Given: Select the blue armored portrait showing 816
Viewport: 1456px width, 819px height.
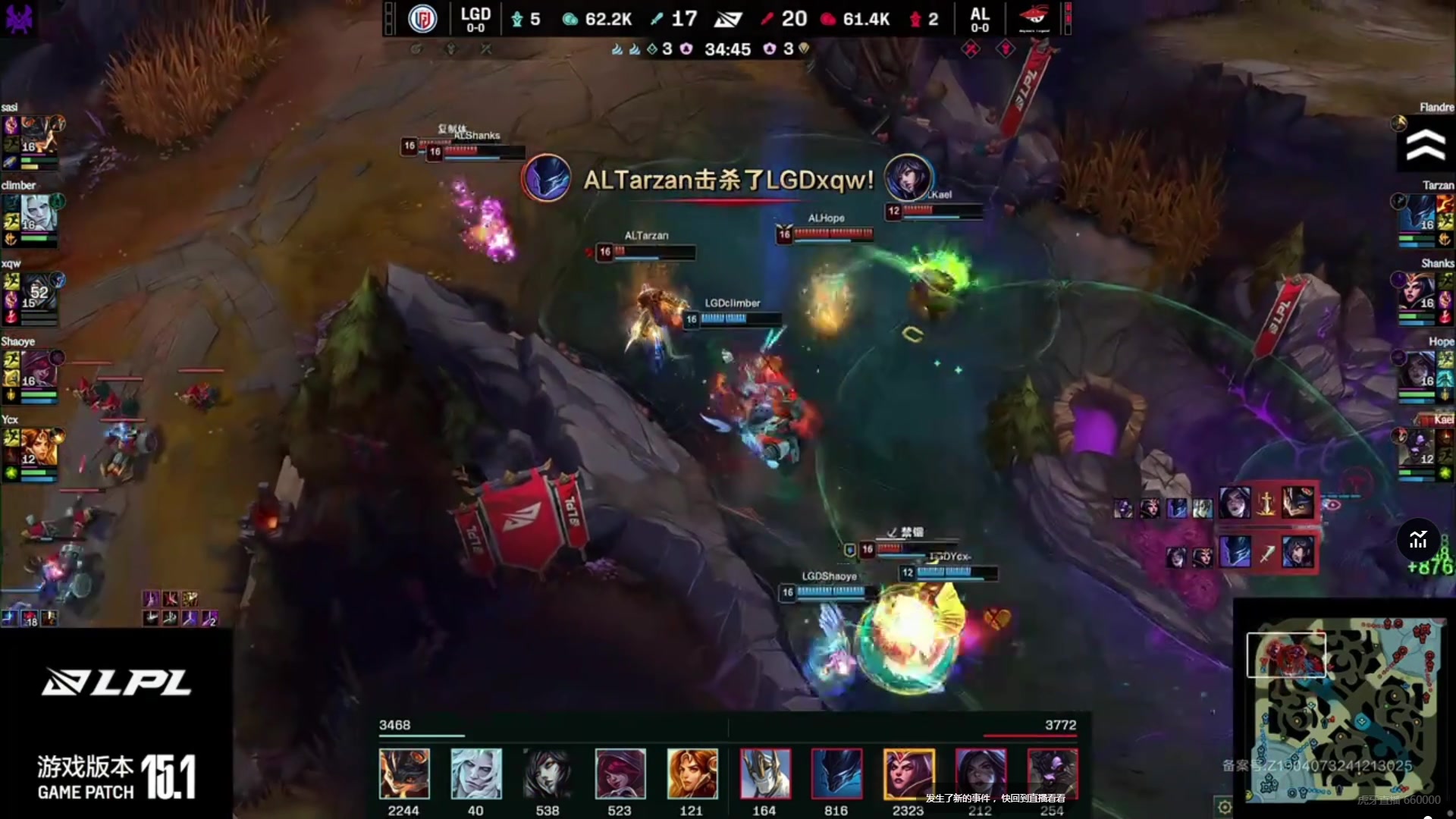Looking at the screenshot, I should coord(836,774).
